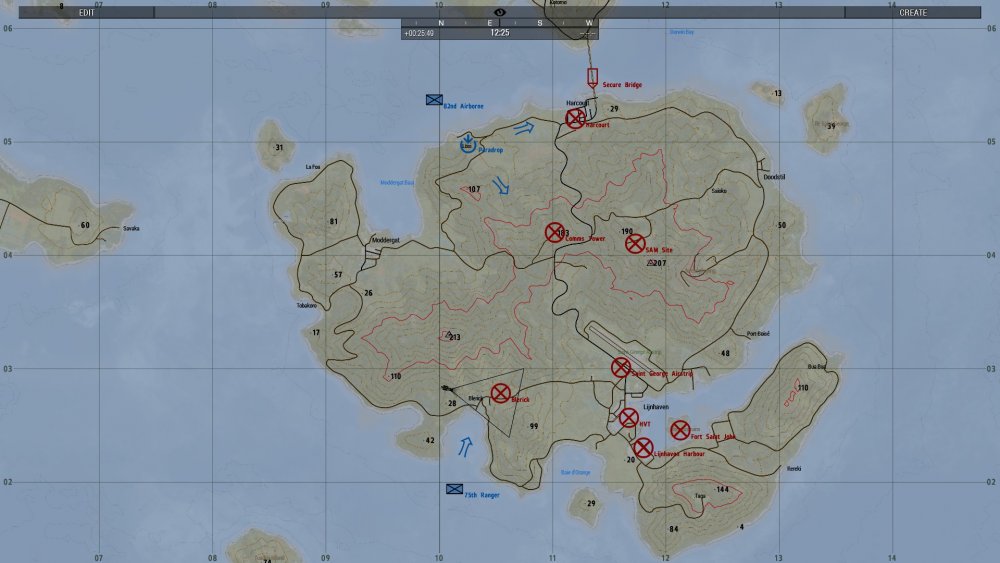The image size is (1000, 563).
Task: Open the EDIT panel bar
Action: [x=87, y=13]
